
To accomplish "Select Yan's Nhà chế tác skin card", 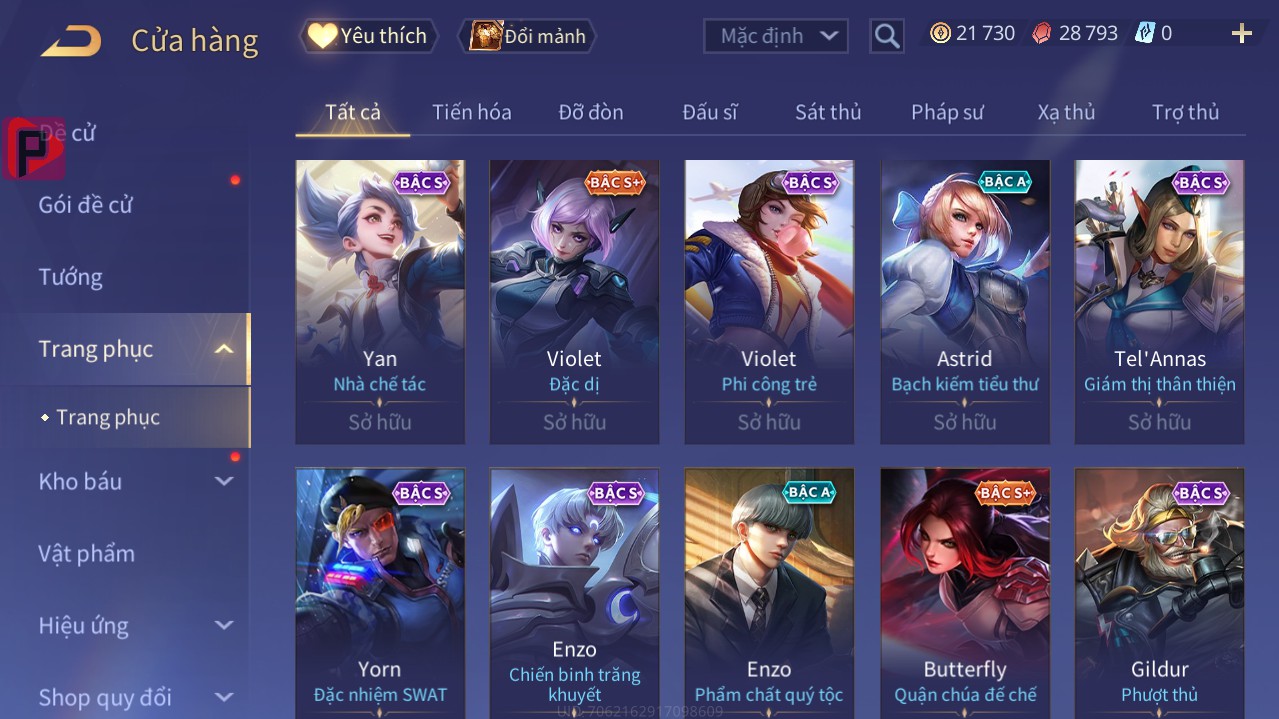I will pos(380,301).
